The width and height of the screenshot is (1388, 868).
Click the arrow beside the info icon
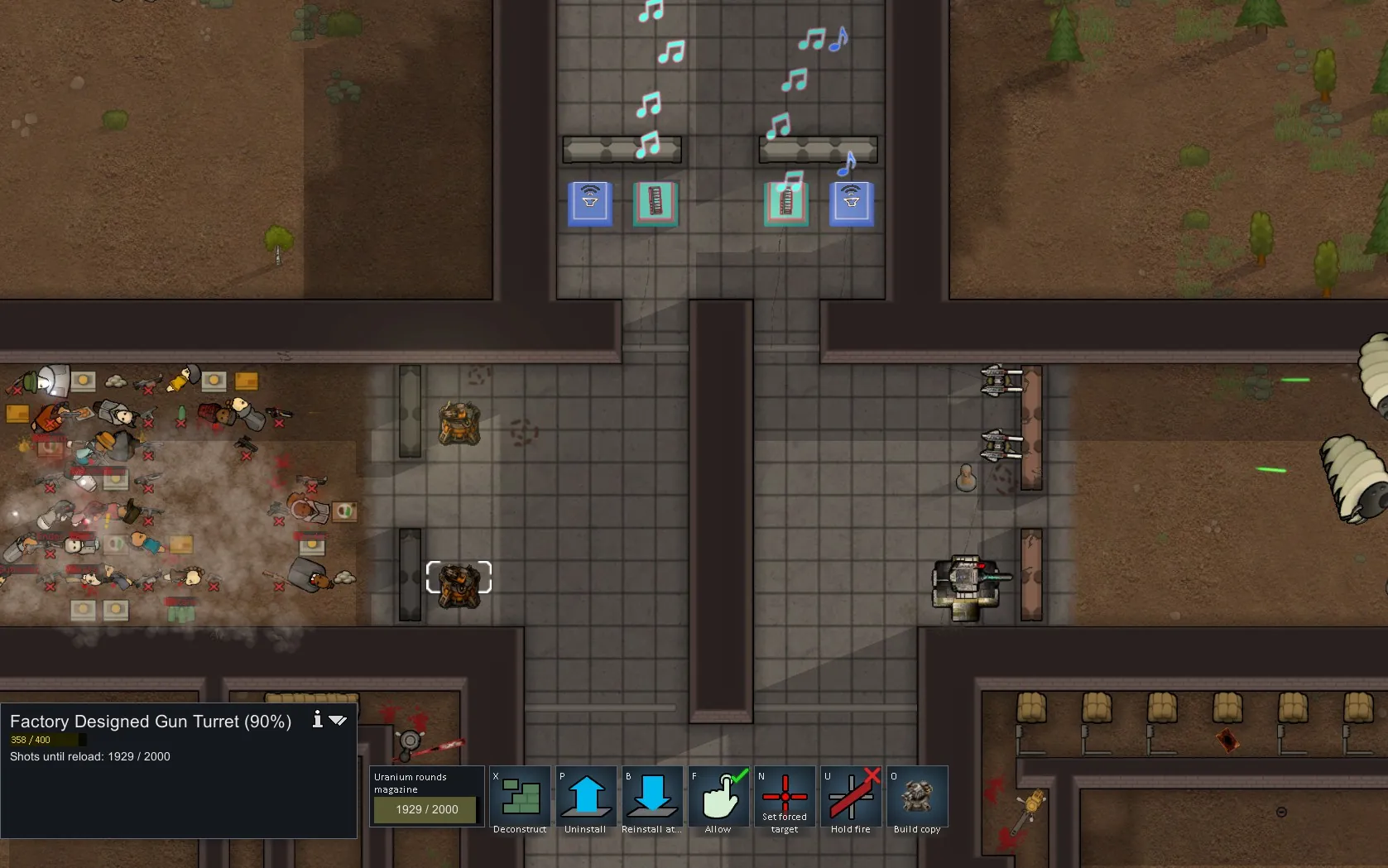point(338,721)
